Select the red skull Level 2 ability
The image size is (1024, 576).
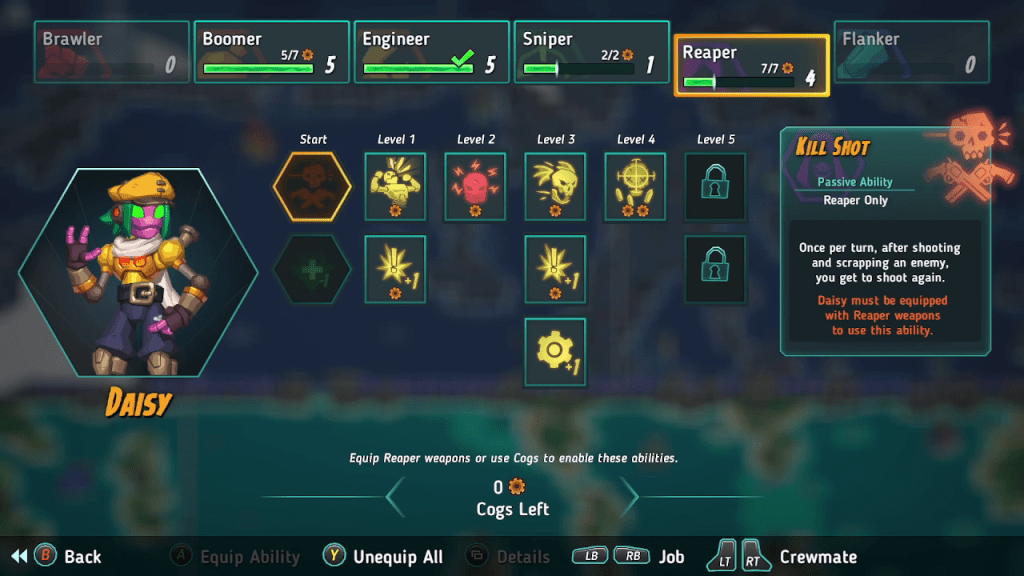click(x=475, y=186)
